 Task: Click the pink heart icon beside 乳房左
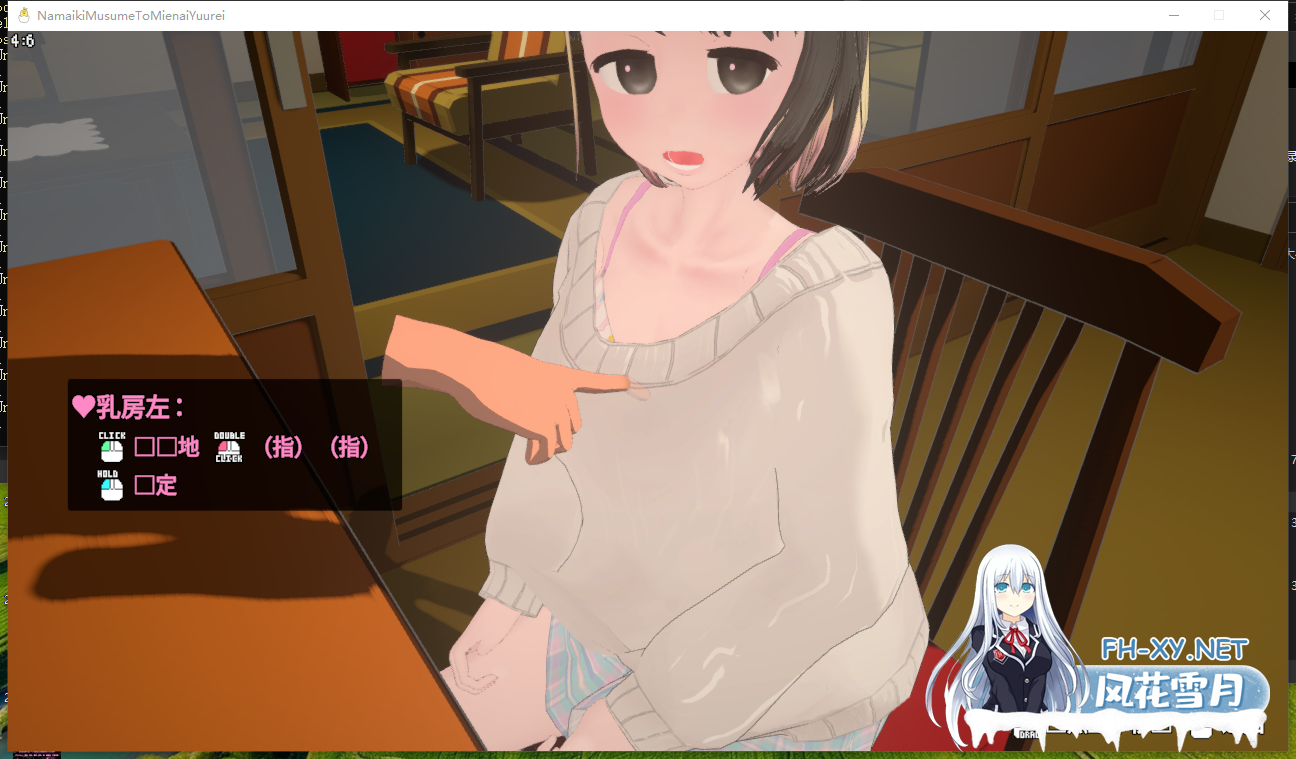pyautogui.click(x=82, y=407)
